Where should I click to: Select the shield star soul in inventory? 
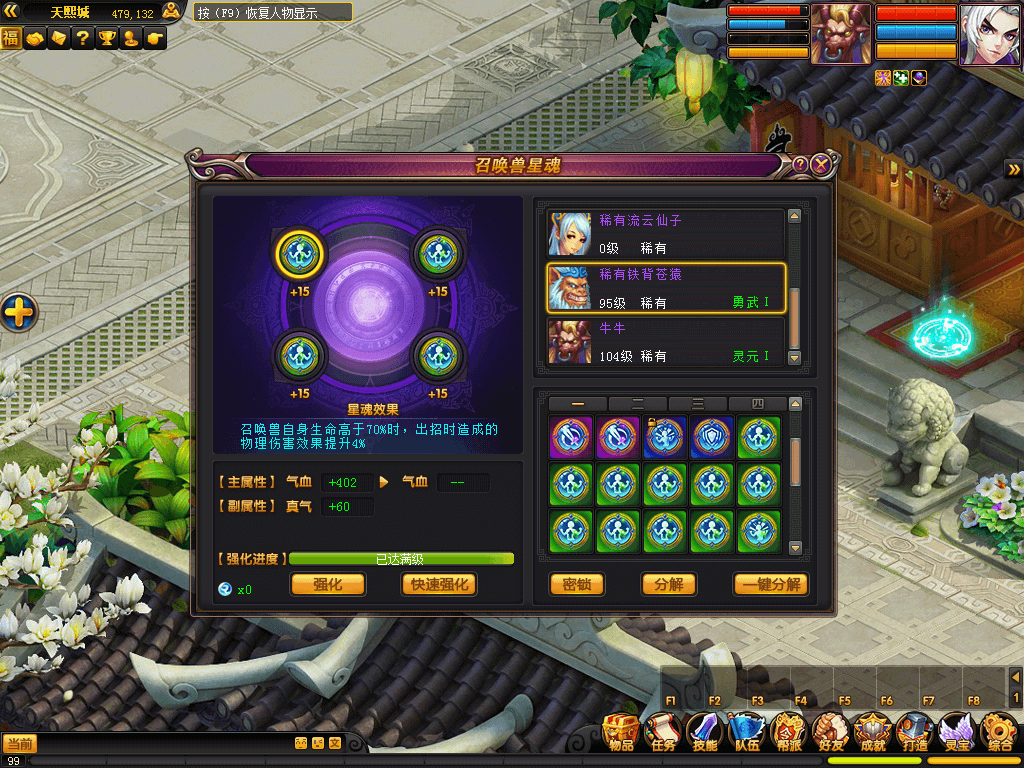[711, 438]
